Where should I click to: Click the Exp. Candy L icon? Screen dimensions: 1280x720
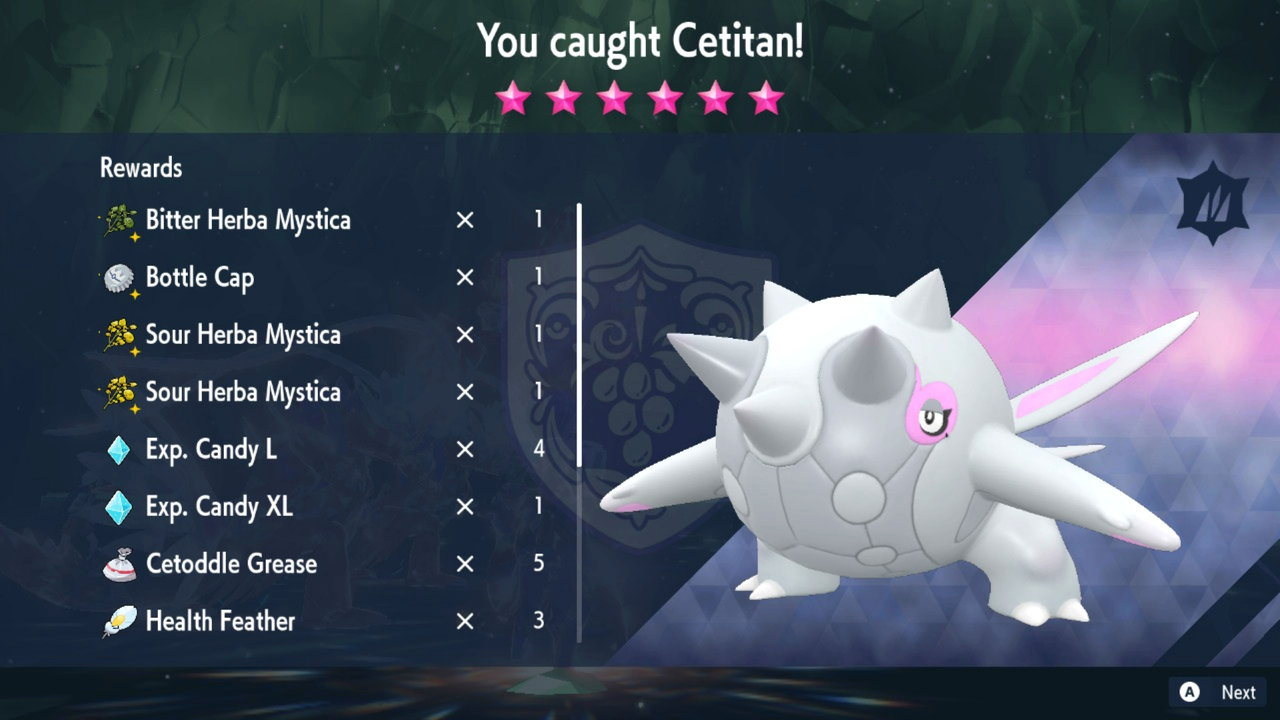120,449
